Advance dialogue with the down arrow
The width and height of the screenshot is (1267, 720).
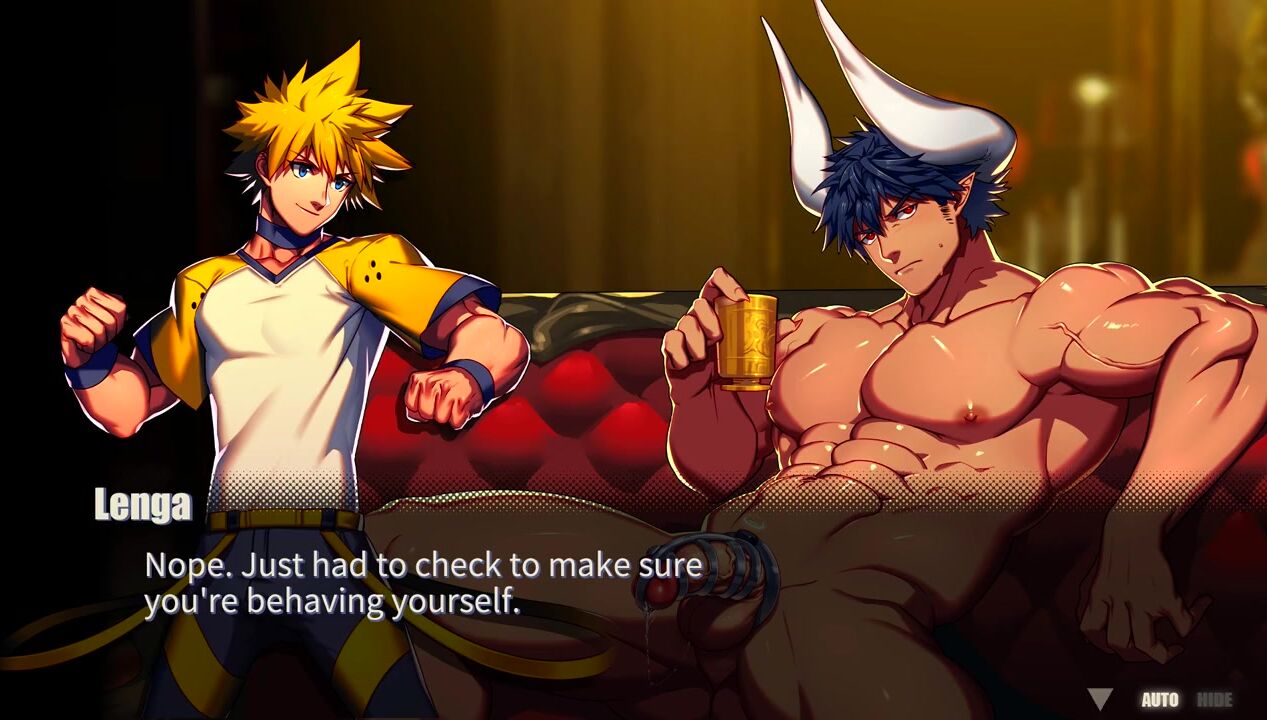(x=1100, y=699)
